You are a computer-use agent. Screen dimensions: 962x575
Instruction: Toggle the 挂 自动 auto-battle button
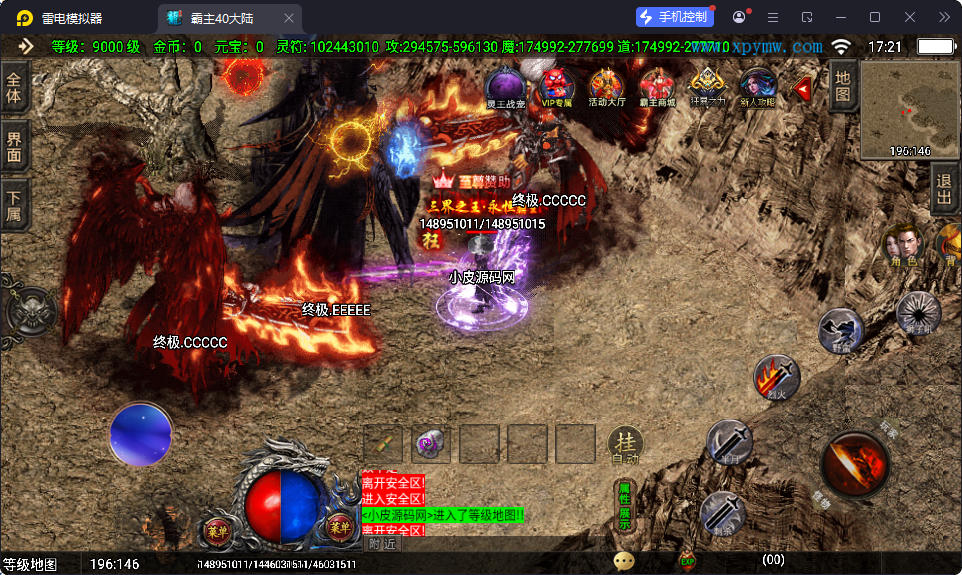coord(625,444)
